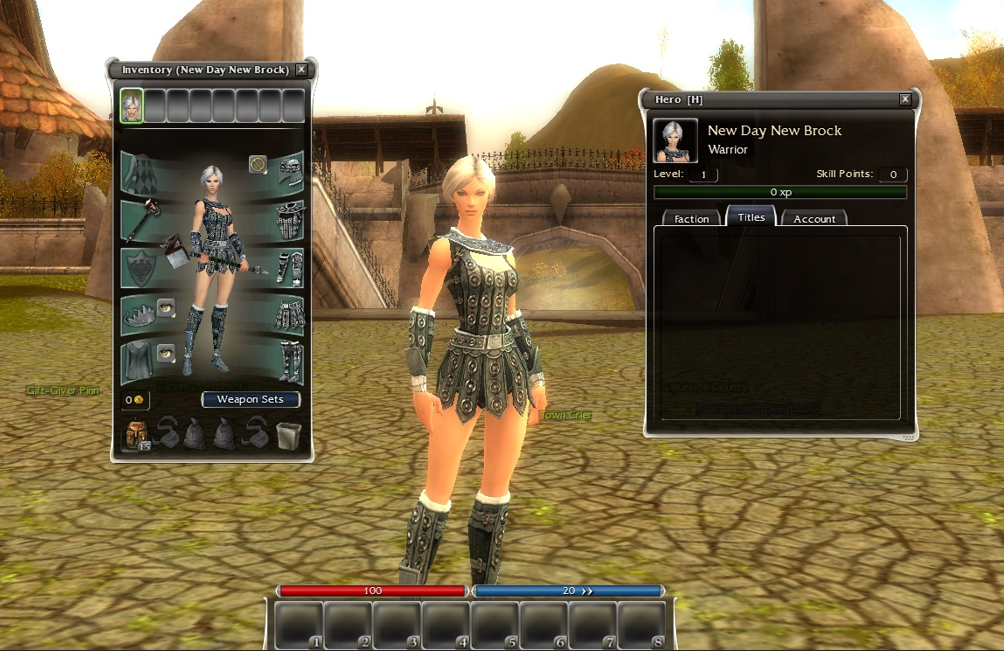Click the bin-shaped slot in the bag row
1004x651 pixels.
pos(288,434)
